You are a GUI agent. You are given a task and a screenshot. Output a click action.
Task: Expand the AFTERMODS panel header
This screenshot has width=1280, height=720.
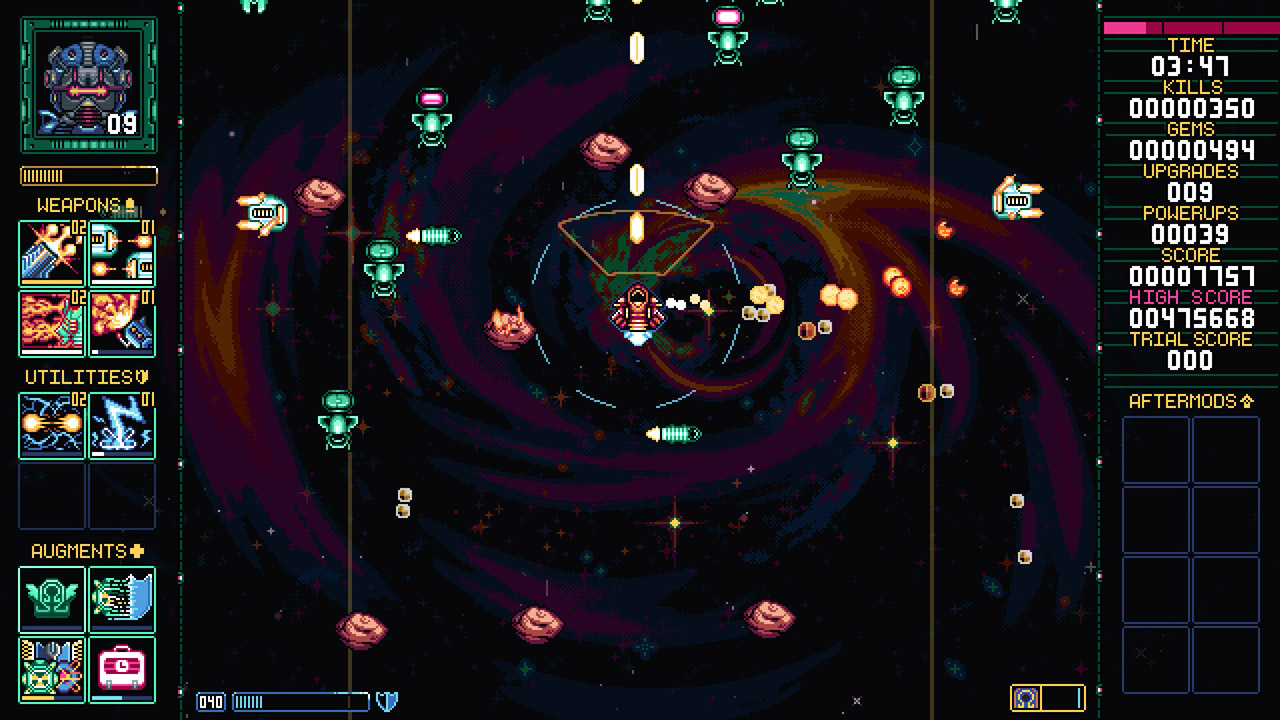point(1190,399)
